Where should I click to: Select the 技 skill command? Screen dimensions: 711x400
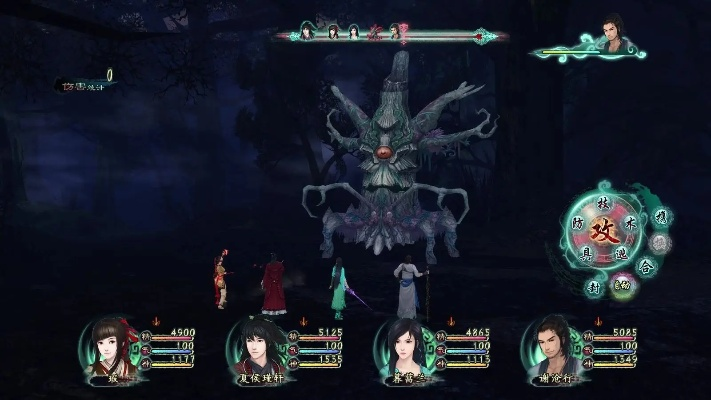[x=602, y=203]
